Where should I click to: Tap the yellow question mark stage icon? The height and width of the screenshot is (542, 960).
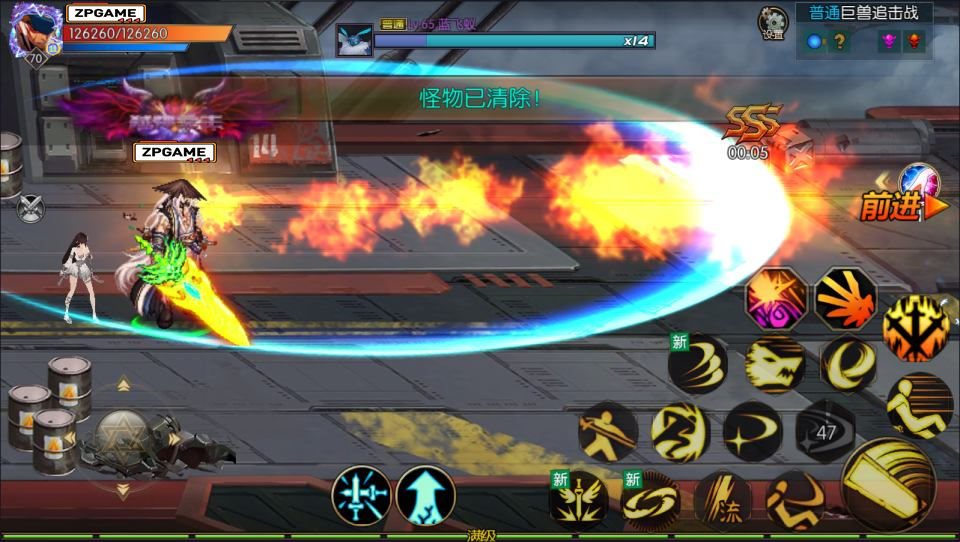click(x=841, y=42)
